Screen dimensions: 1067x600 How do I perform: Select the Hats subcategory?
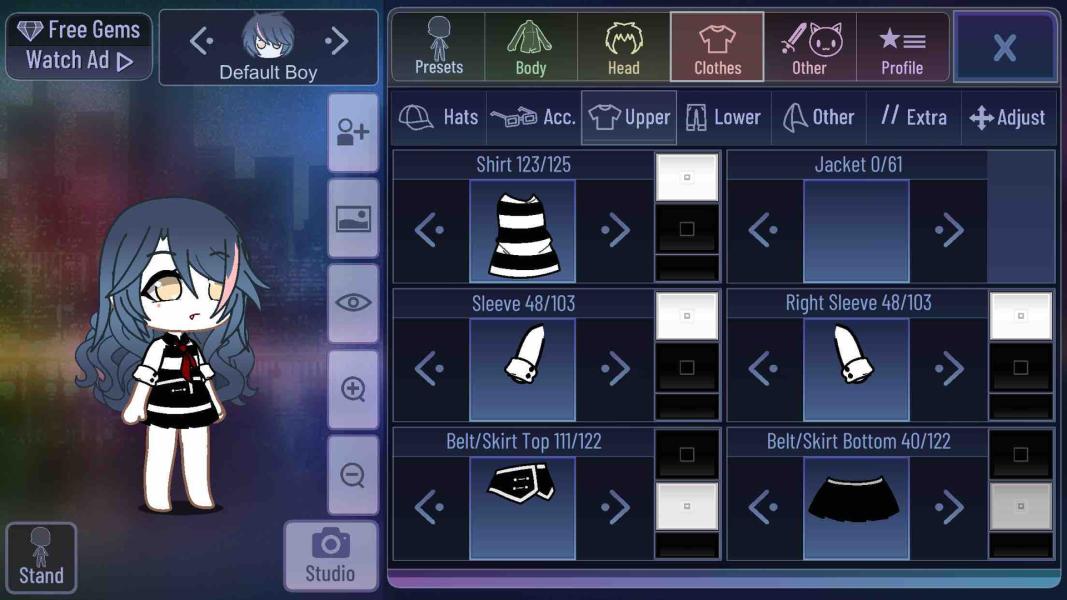coord(439,117)
